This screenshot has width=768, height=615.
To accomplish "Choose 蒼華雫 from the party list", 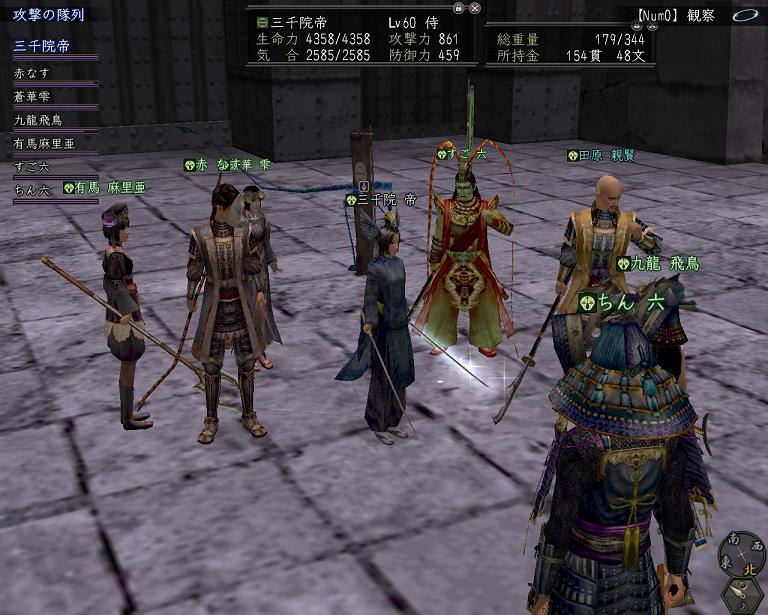I will point(32,97).
